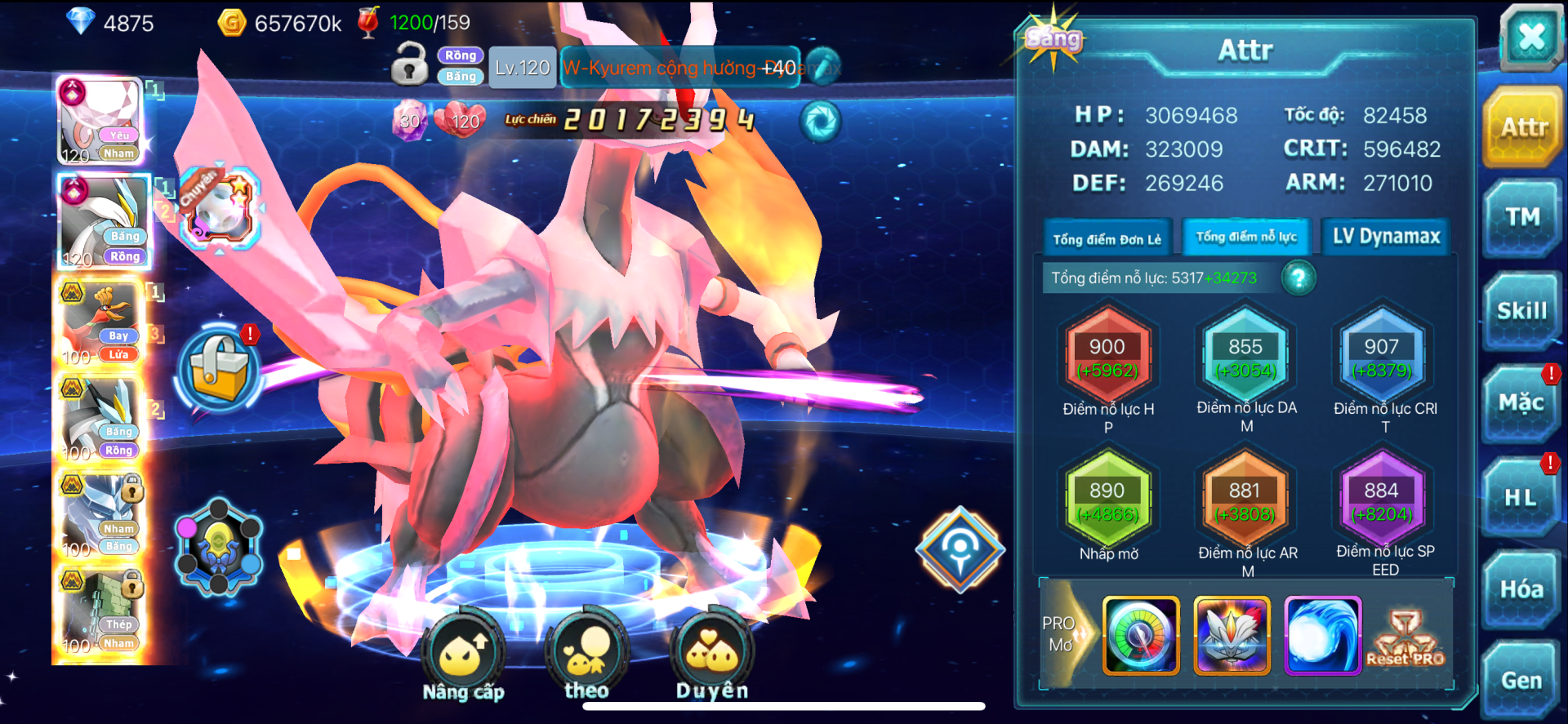Choose the Duyên bond button
1568x724 pixels.
coord(712,655)
